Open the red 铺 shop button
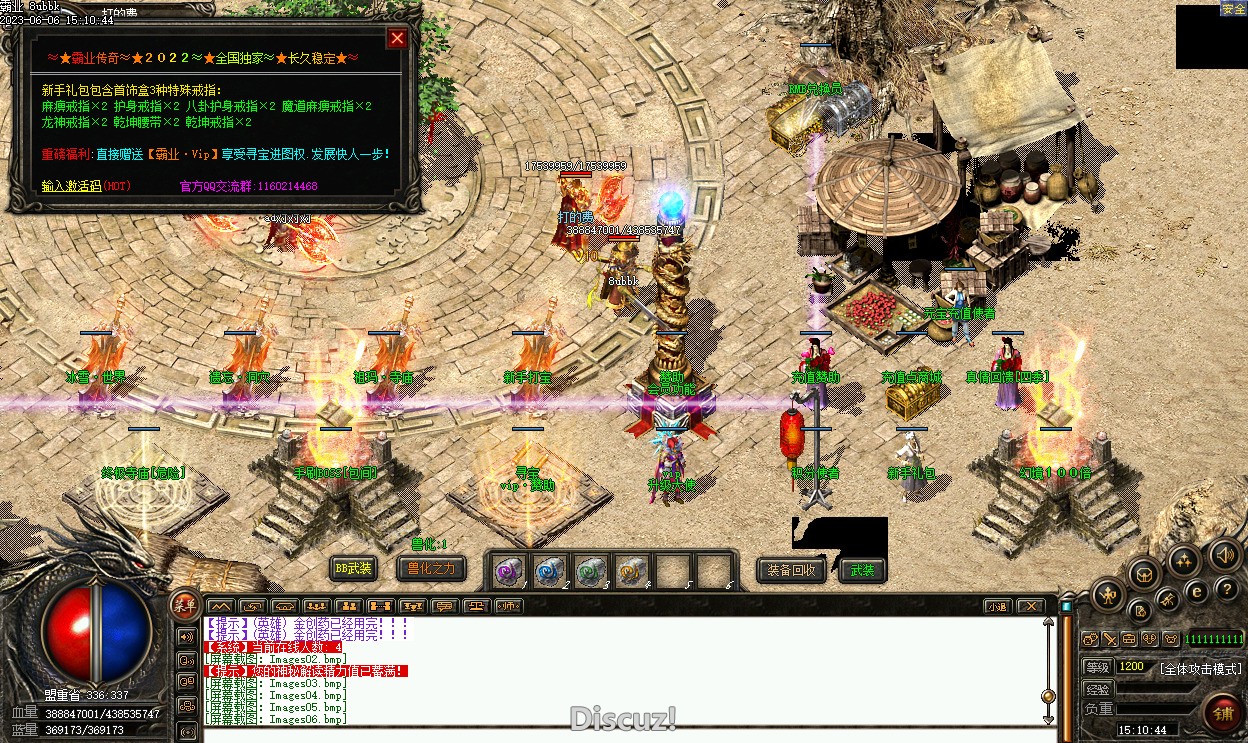The height and width of the screenshot is (743, 1248). click(x=1223, y=714)
